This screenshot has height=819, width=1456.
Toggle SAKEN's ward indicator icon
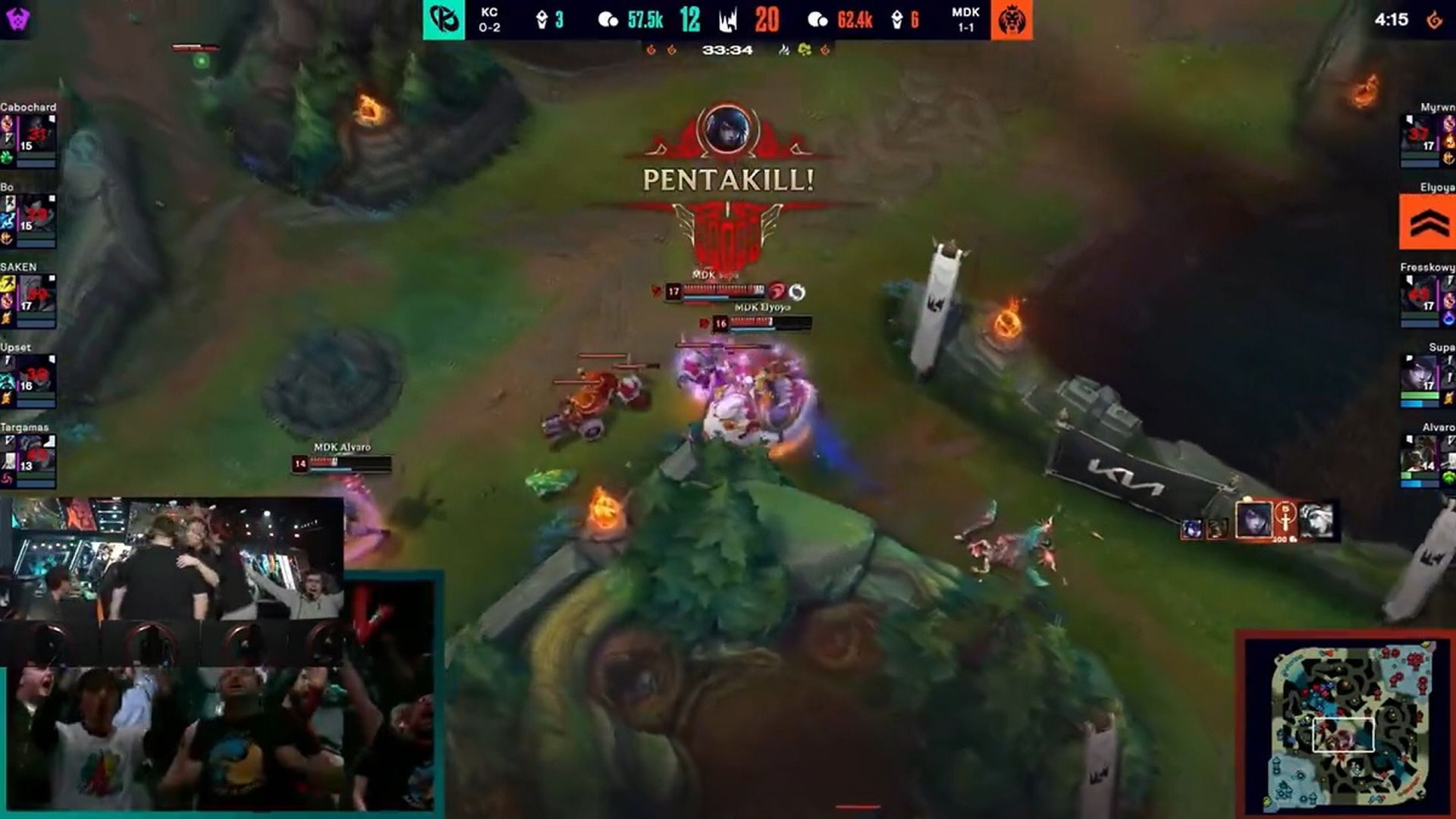(x=8, y=317)
